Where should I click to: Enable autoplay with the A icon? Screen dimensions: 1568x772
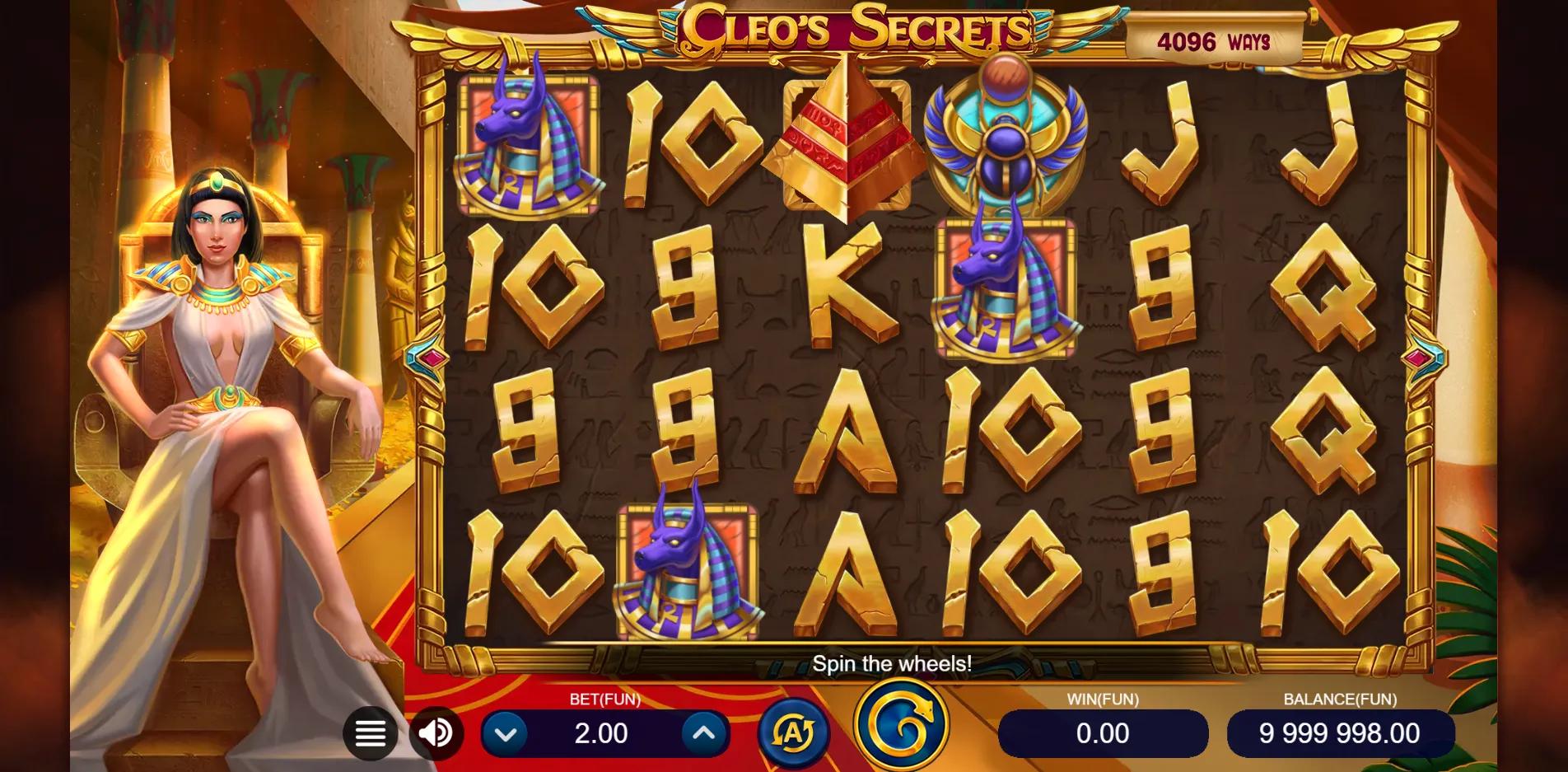pos(793,732)
